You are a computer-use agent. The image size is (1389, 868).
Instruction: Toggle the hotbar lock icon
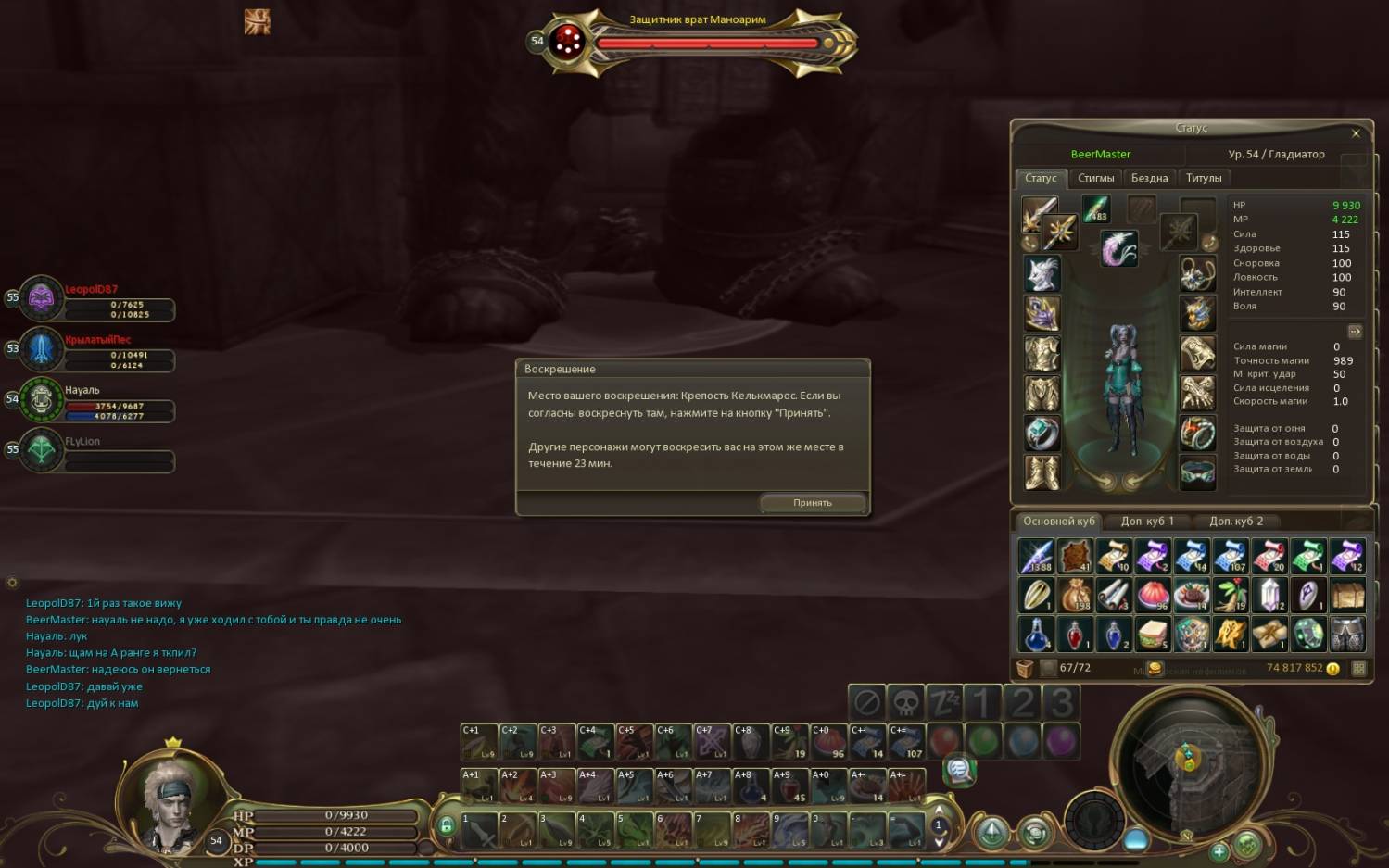[x=447, y=825]
